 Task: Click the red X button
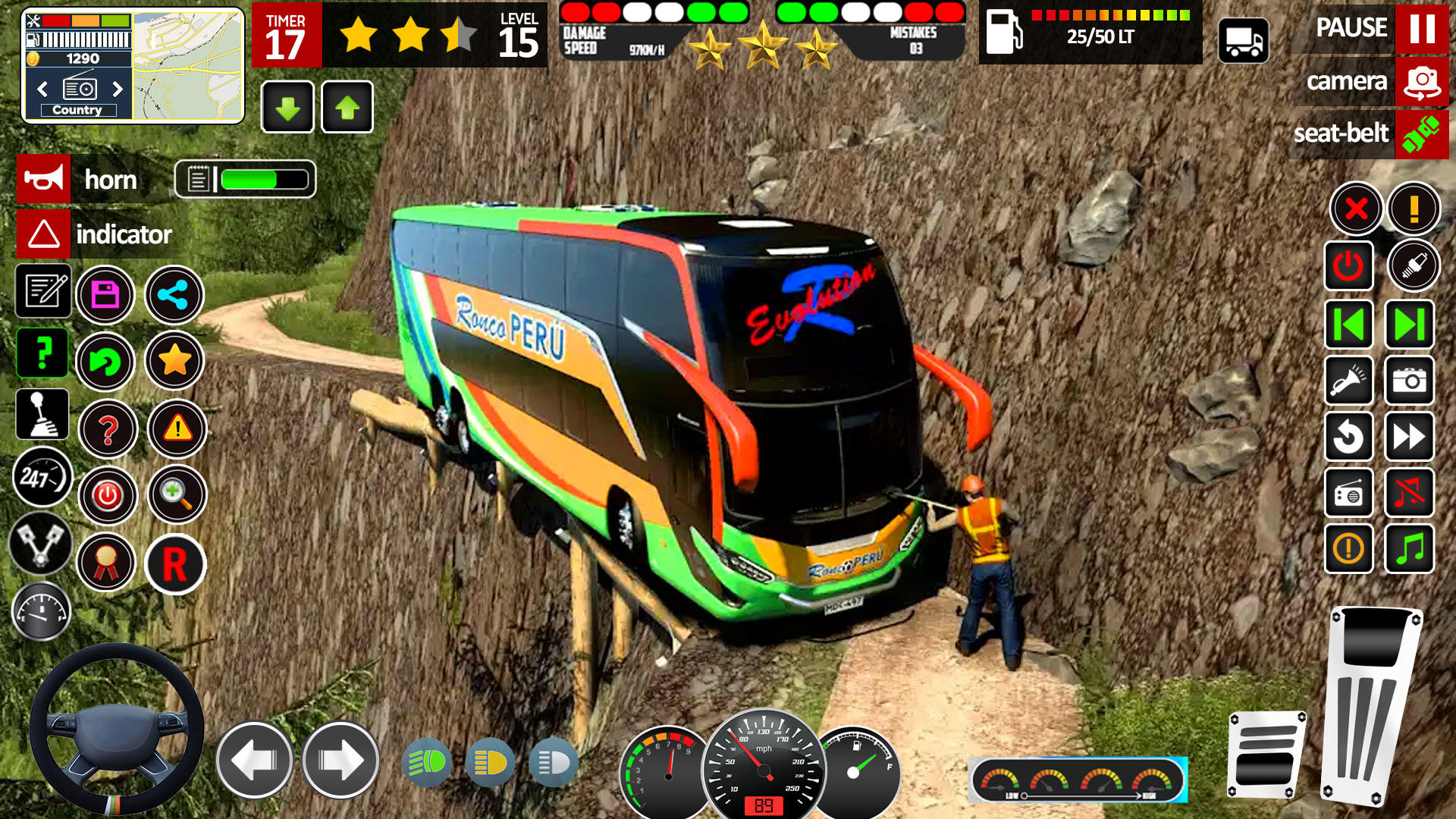pos(1356,209)
